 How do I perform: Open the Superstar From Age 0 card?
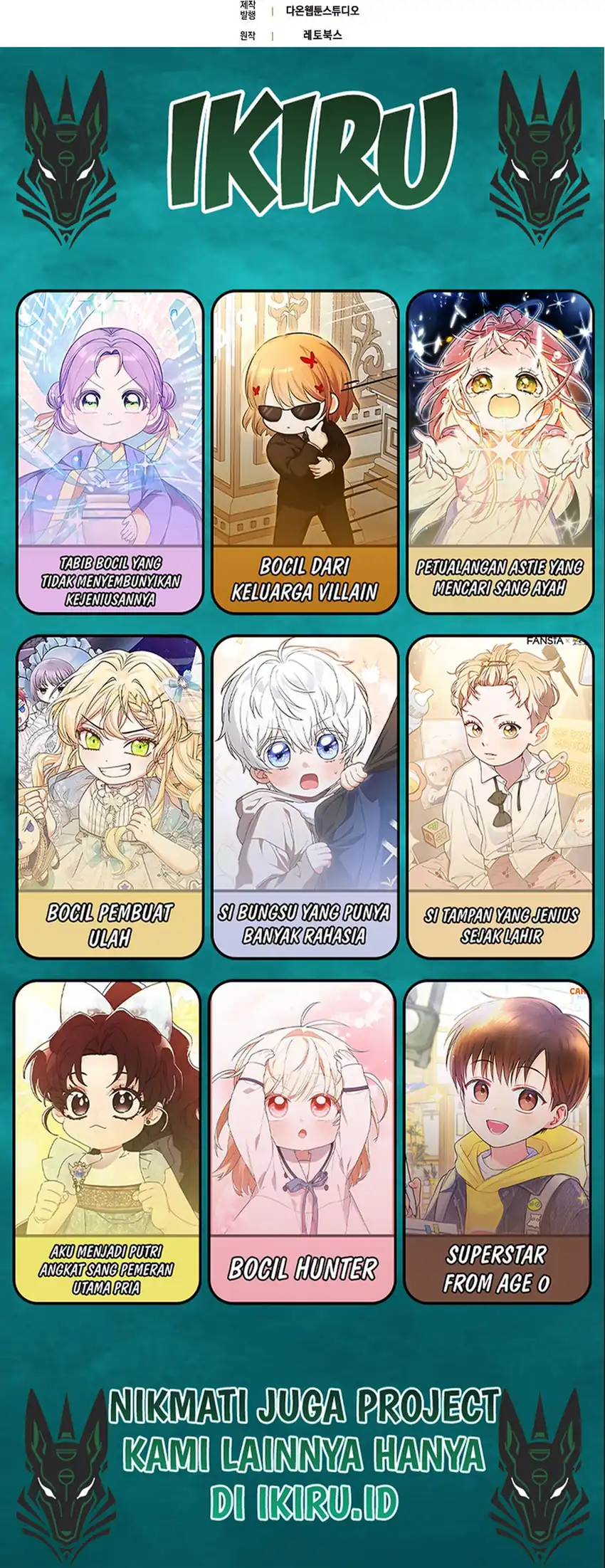pyautogui.click(x=497, y=1142)
